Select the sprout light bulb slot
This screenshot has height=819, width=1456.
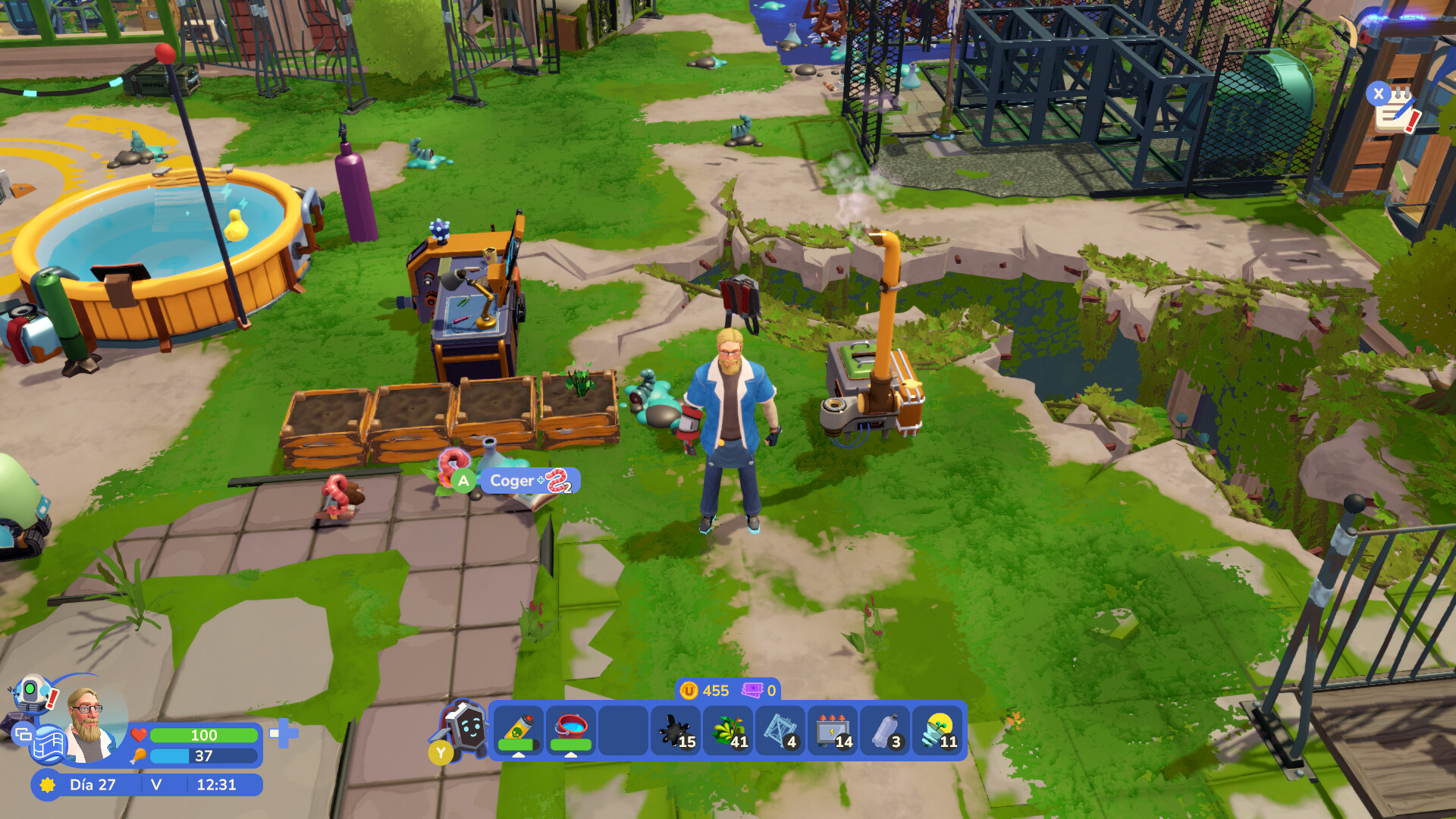pyautogui.click(x=938, y=731)
